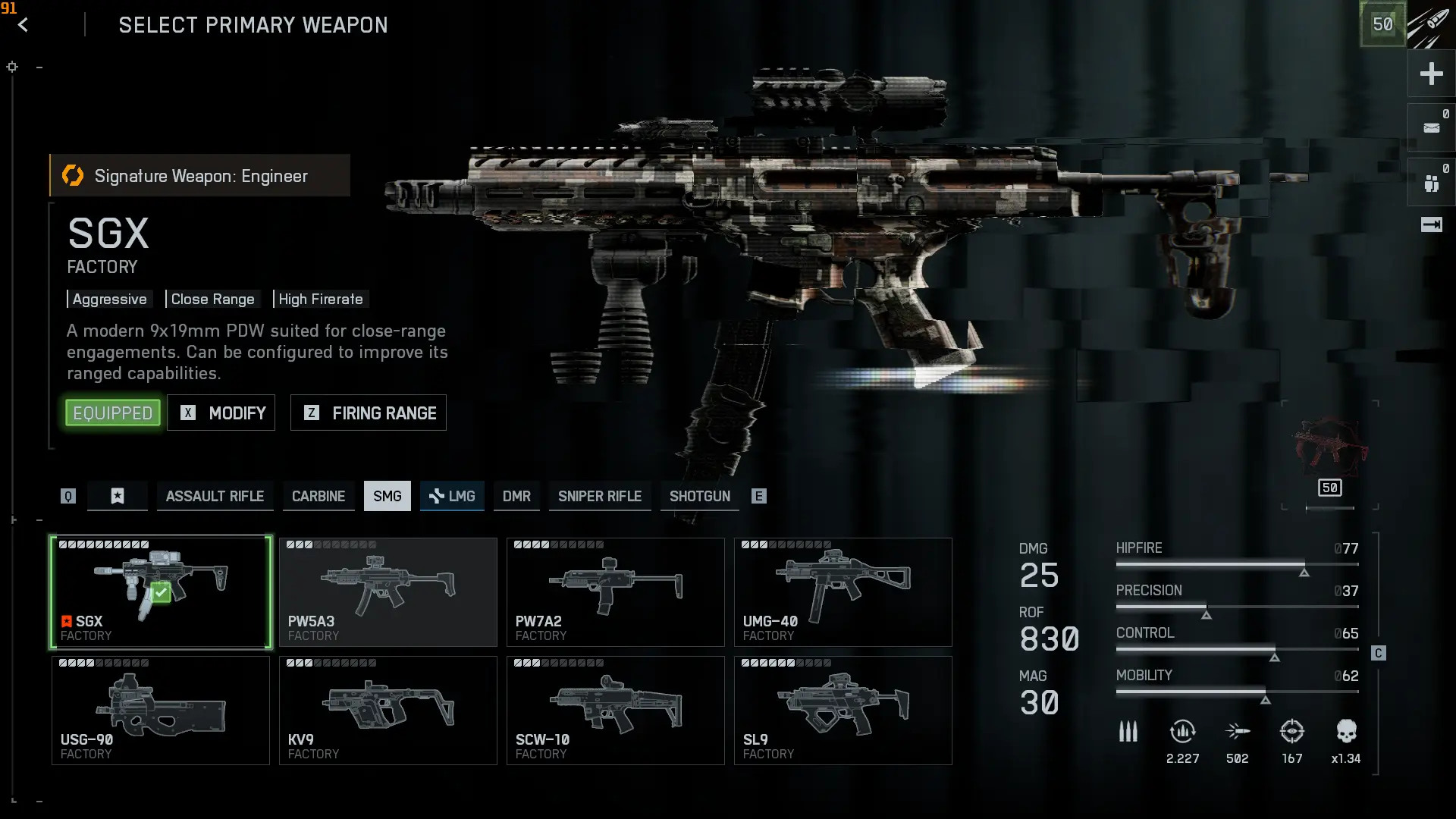This screenshot has height=819, width=1456.
Task: Pick the SCW-10 weapon
Action: click(x=616, y=711)
